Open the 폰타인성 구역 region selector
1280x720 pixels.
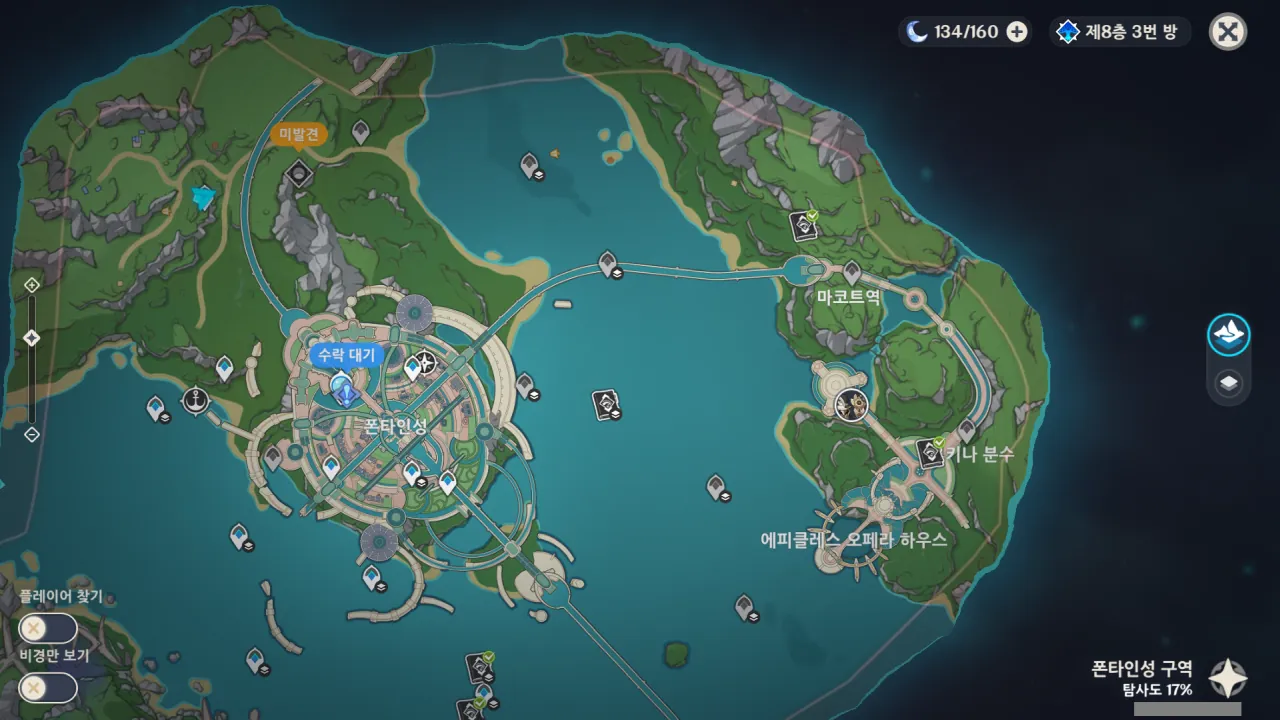1227,678
